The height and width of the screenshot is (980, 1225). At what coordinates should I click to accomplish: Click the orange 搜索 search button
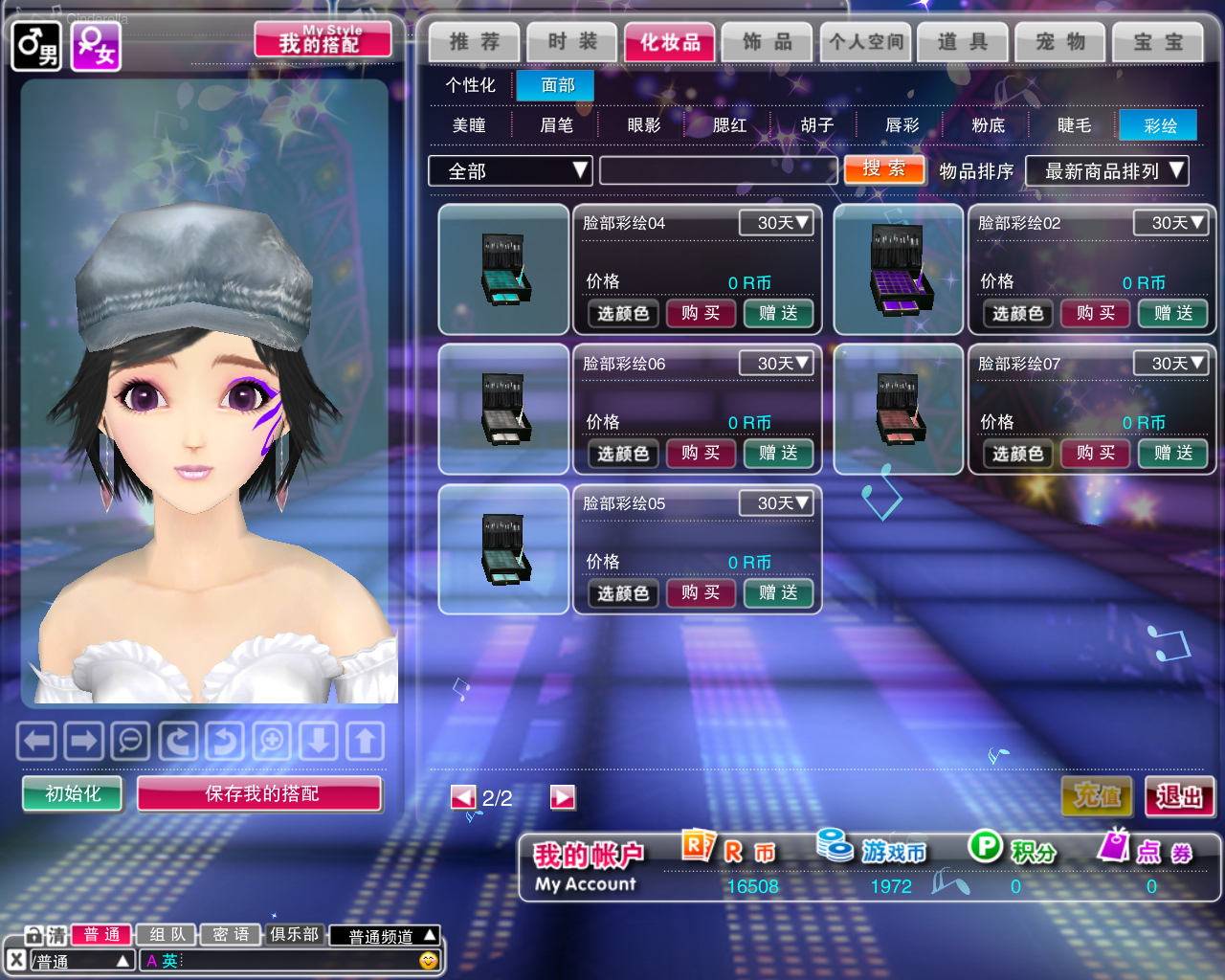pyautogui.click(x=884, y=169)
